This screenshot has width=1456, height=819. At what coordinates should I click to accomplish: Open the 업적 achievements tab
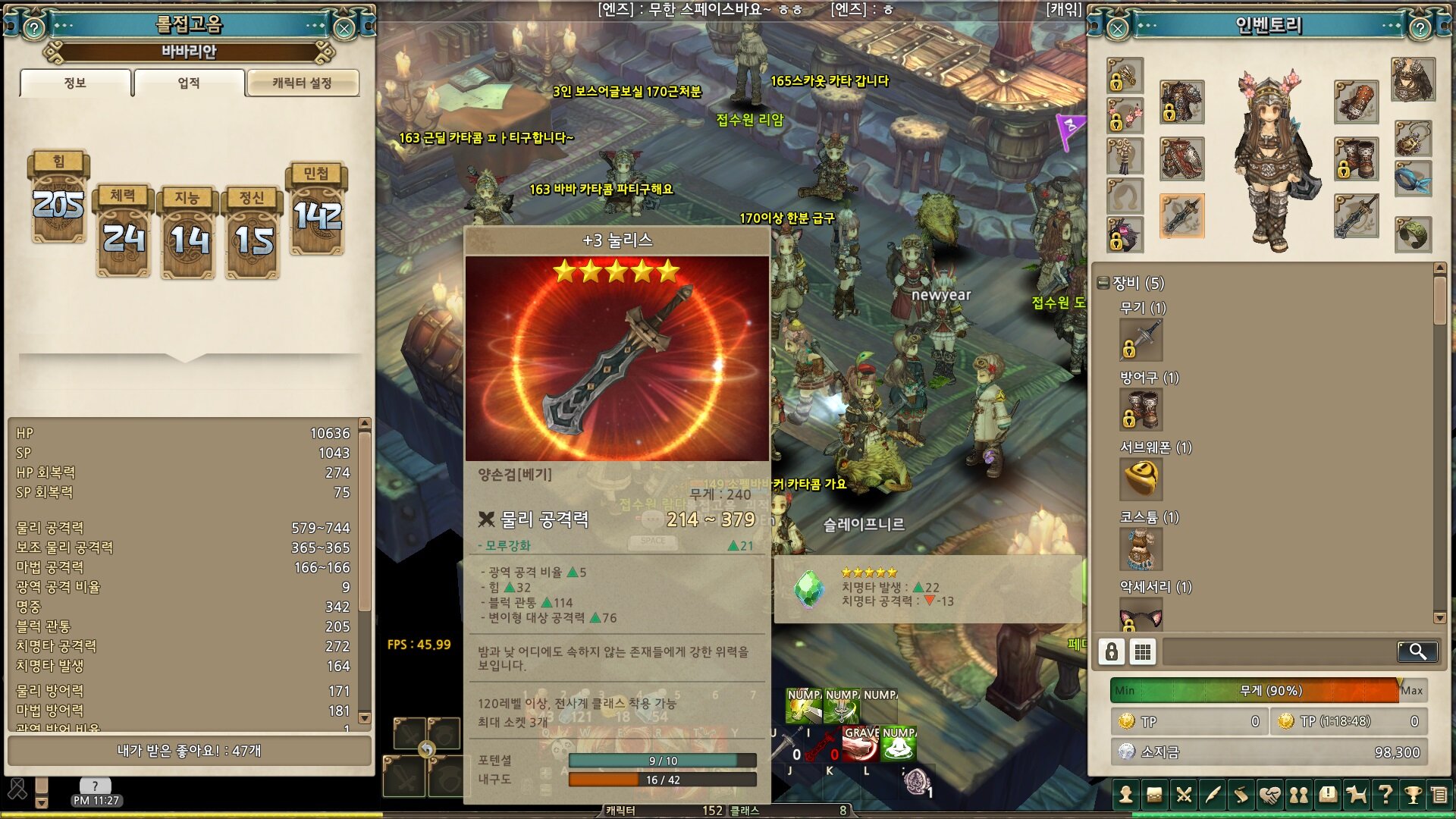tap(189, 83)
